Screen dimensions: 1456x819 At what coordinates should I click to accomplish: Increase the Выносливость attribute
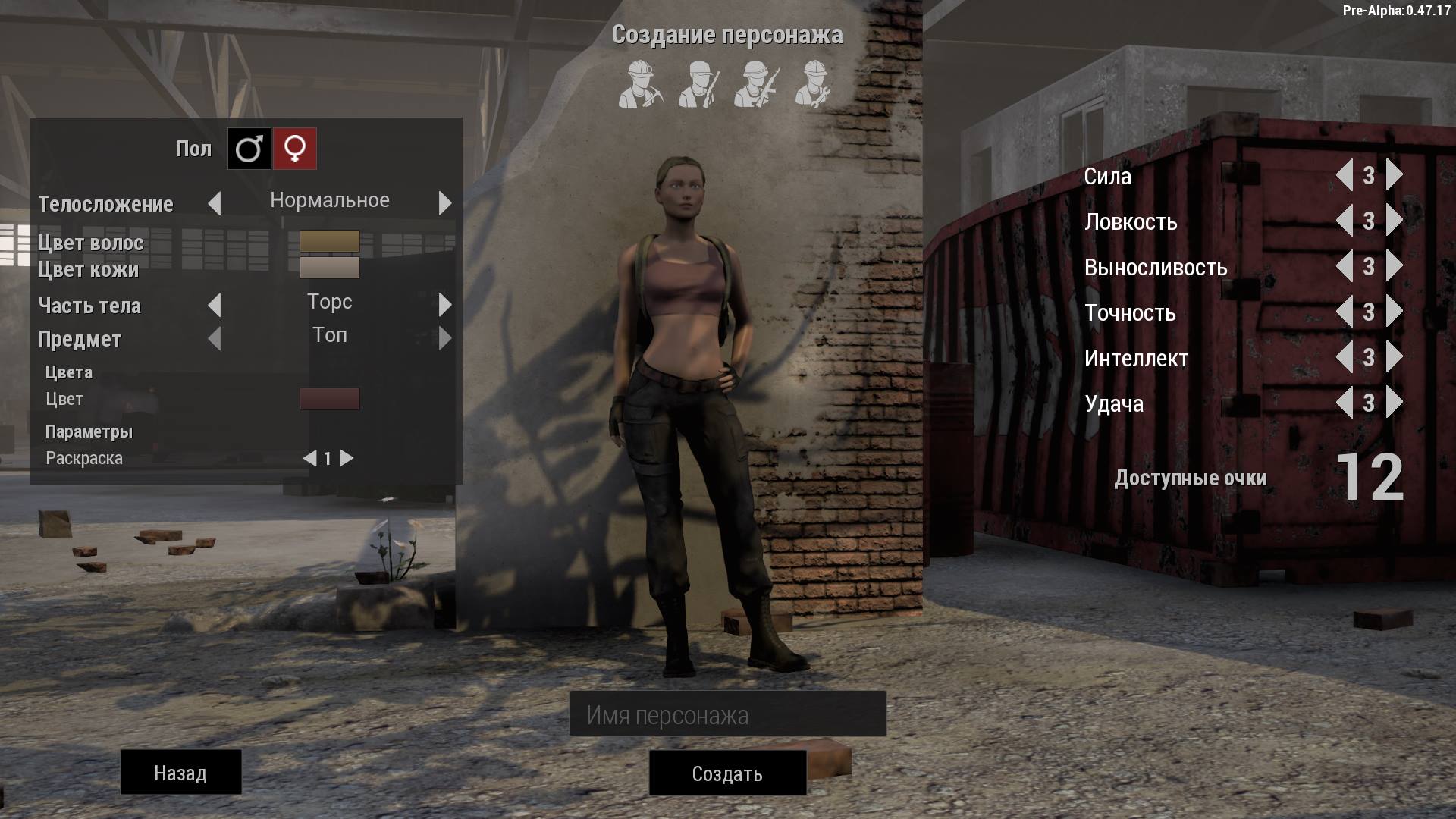click(1394, 266)
